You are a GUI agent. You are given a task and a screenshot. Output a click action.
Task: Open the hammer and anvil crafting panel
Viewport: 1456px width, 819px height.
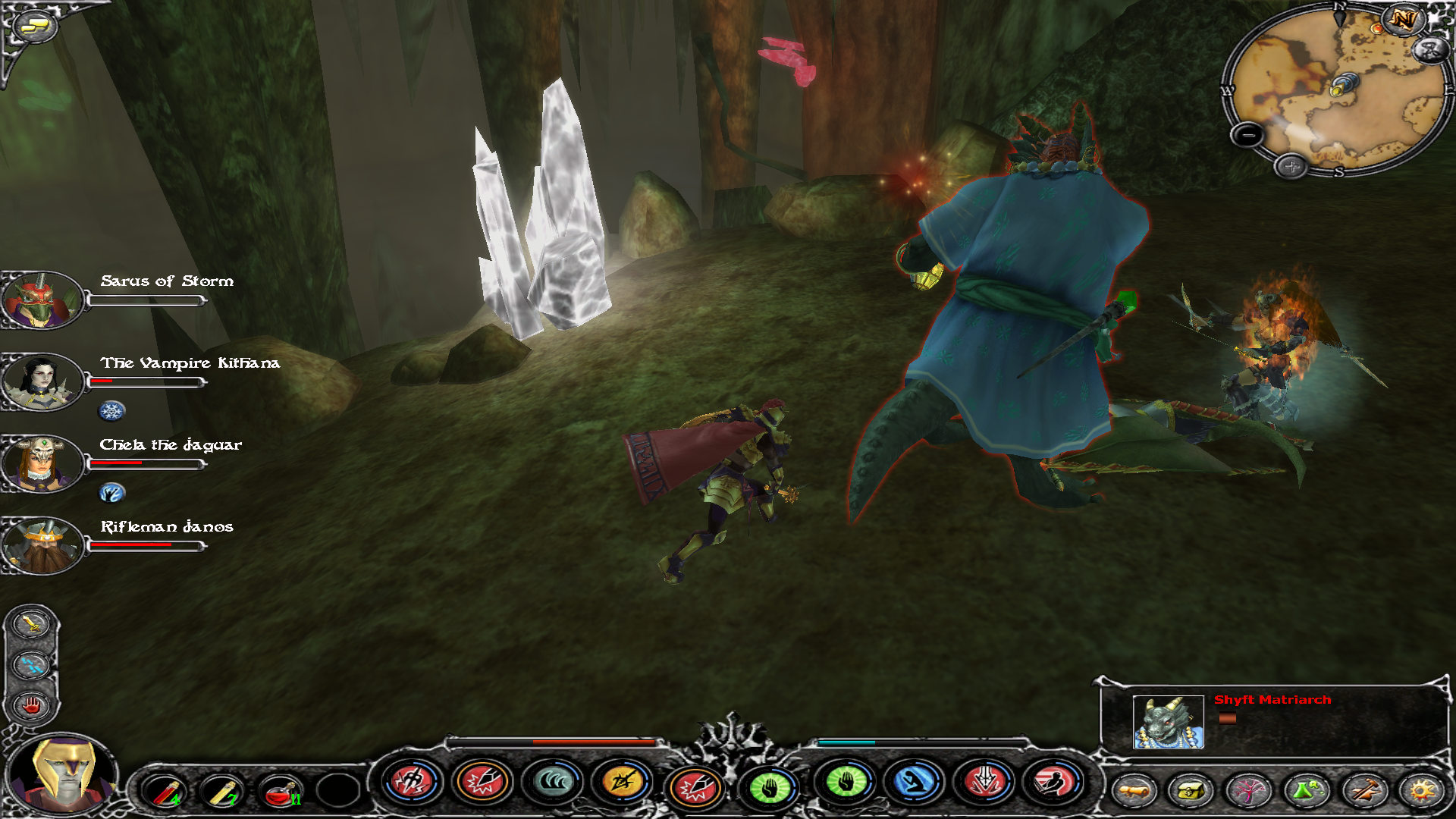(x=1363, y=791)
